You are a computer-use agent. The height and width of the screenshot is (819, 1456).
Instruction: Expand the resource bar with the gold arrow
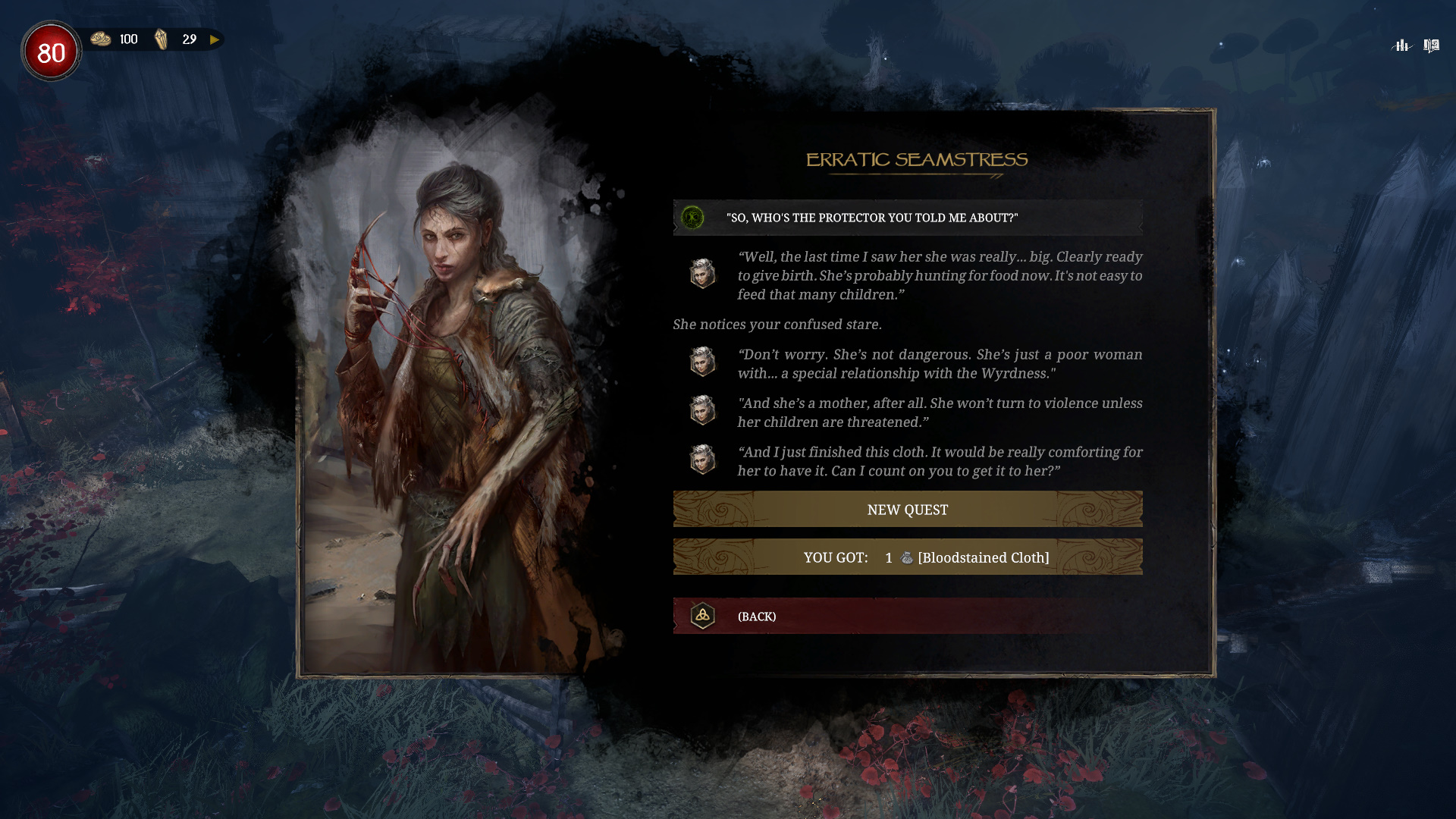coord(215,39)
